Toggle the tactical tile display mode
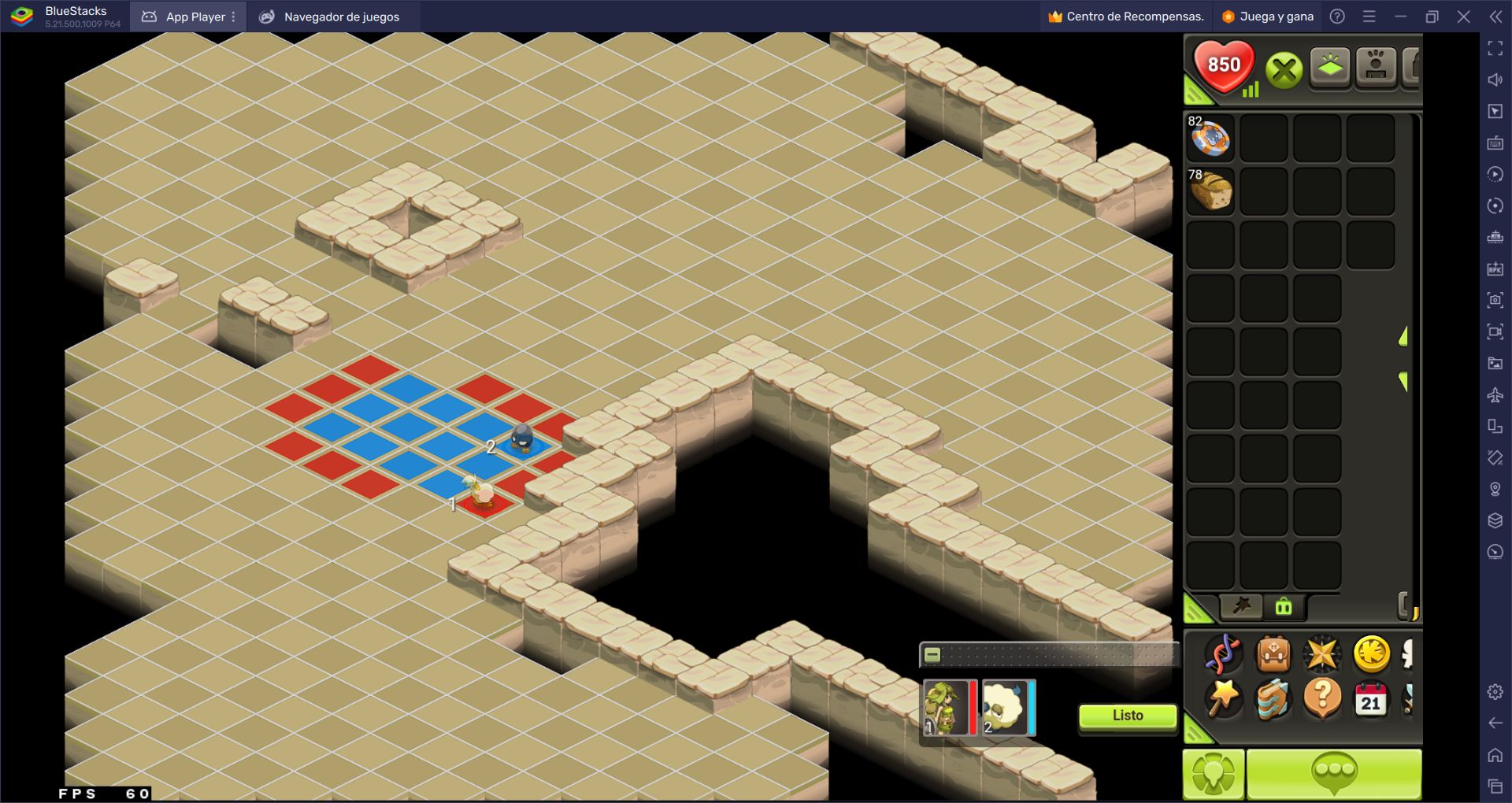 [1329, 67]
